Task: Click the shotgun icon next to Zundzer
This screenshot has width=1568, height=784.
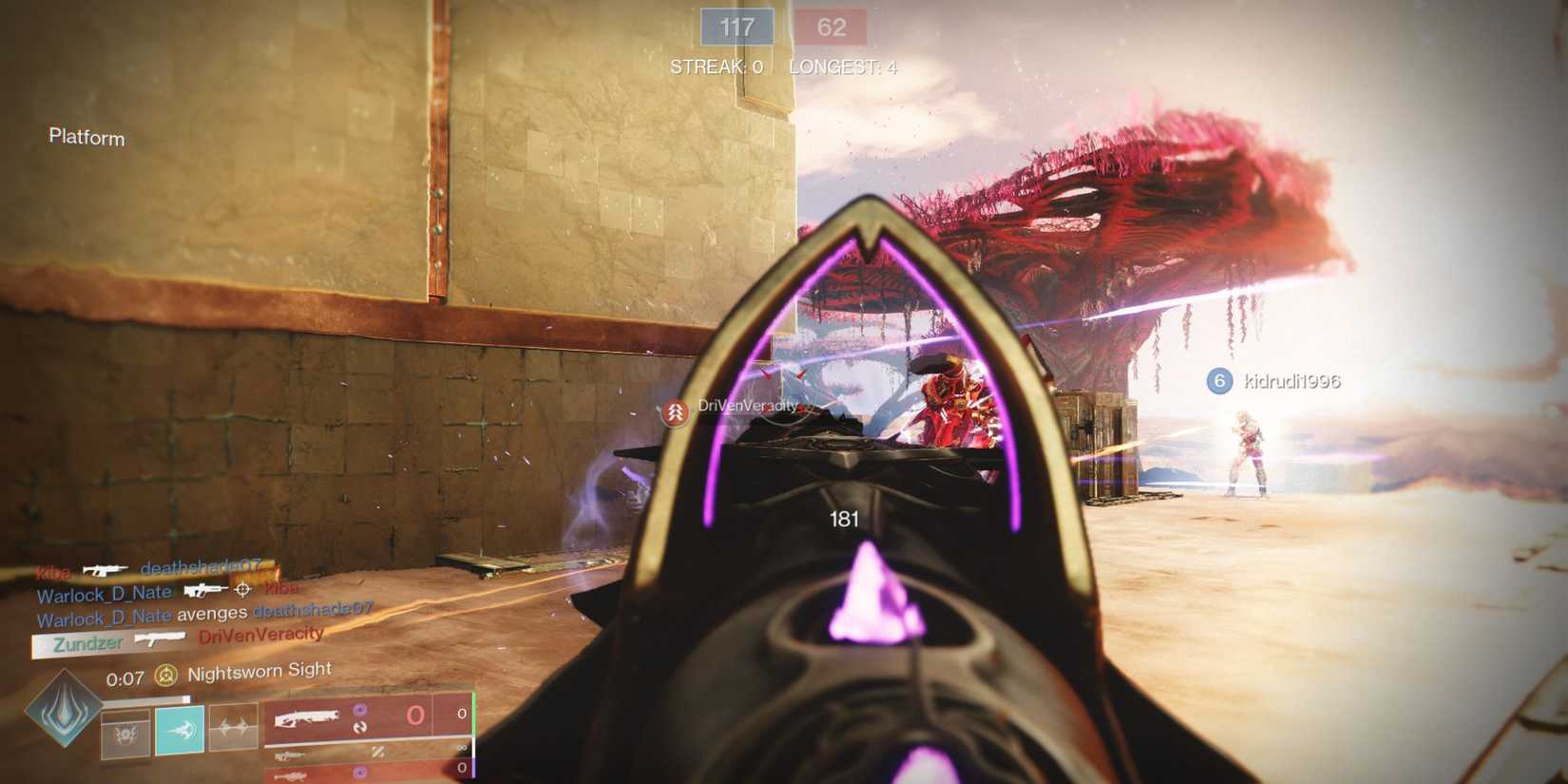Action: (160, 640)
